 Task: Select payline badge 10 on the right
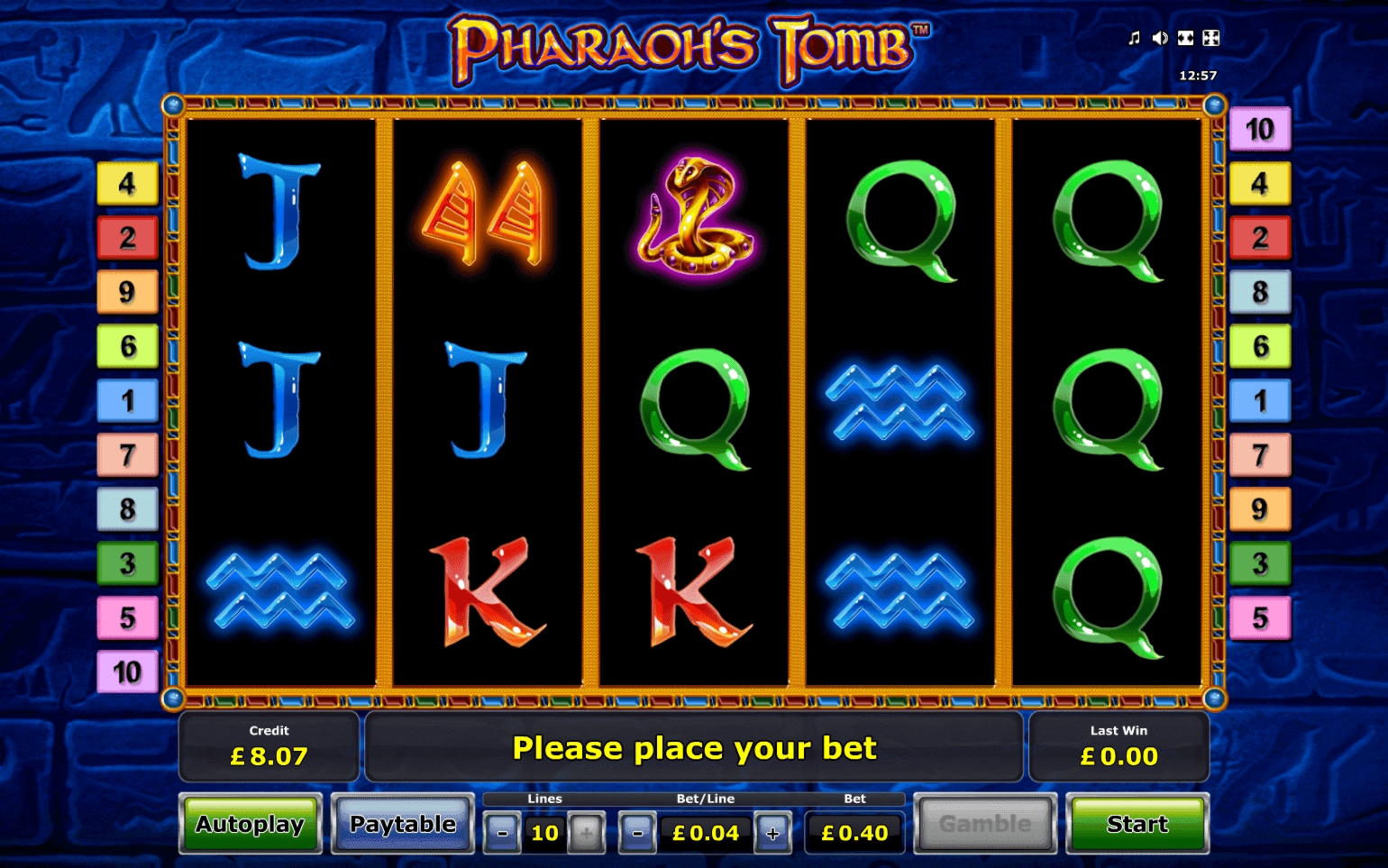tap(1260, 130)
